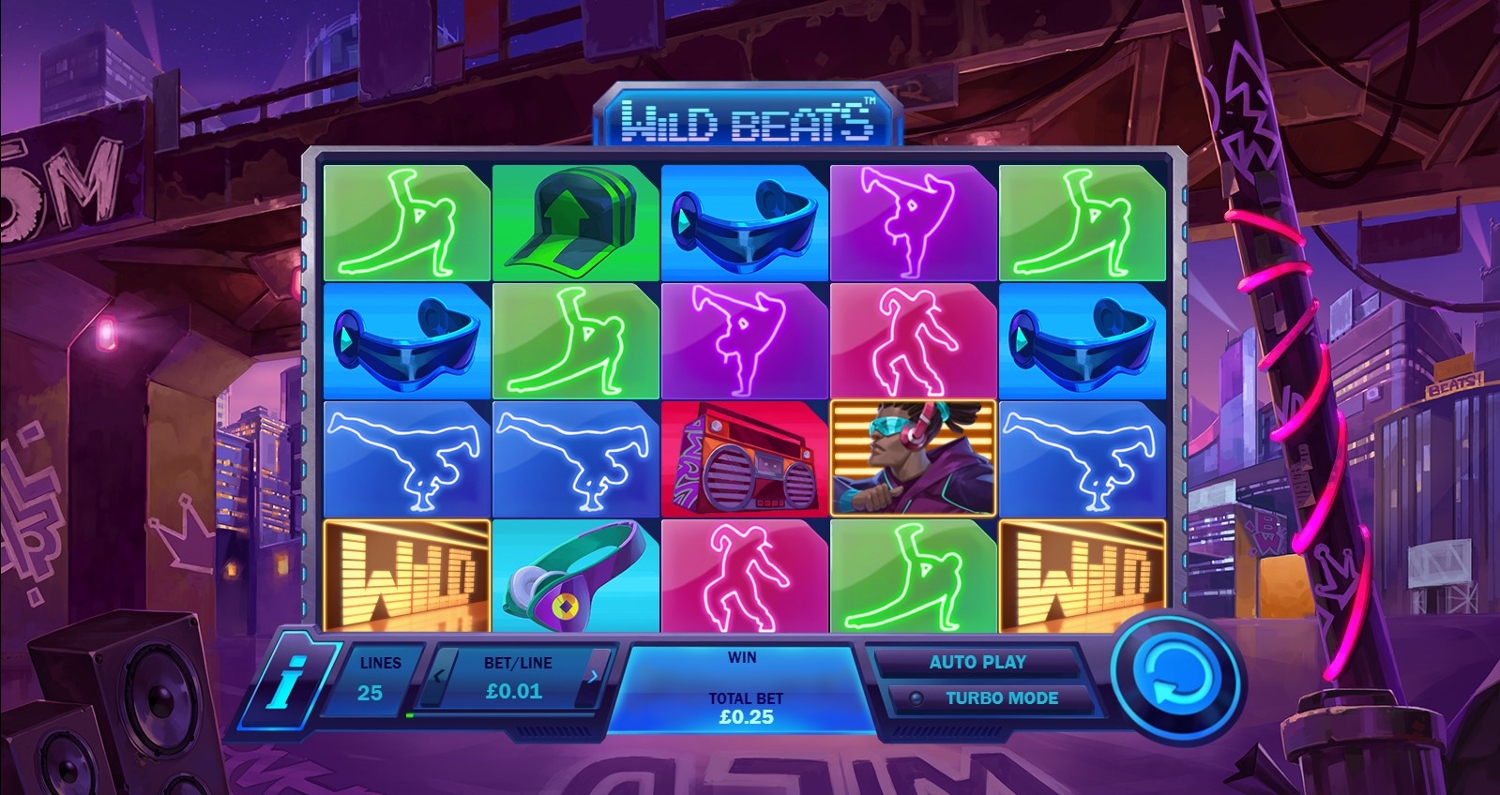Start Auto Play

(x=976, y=662)
